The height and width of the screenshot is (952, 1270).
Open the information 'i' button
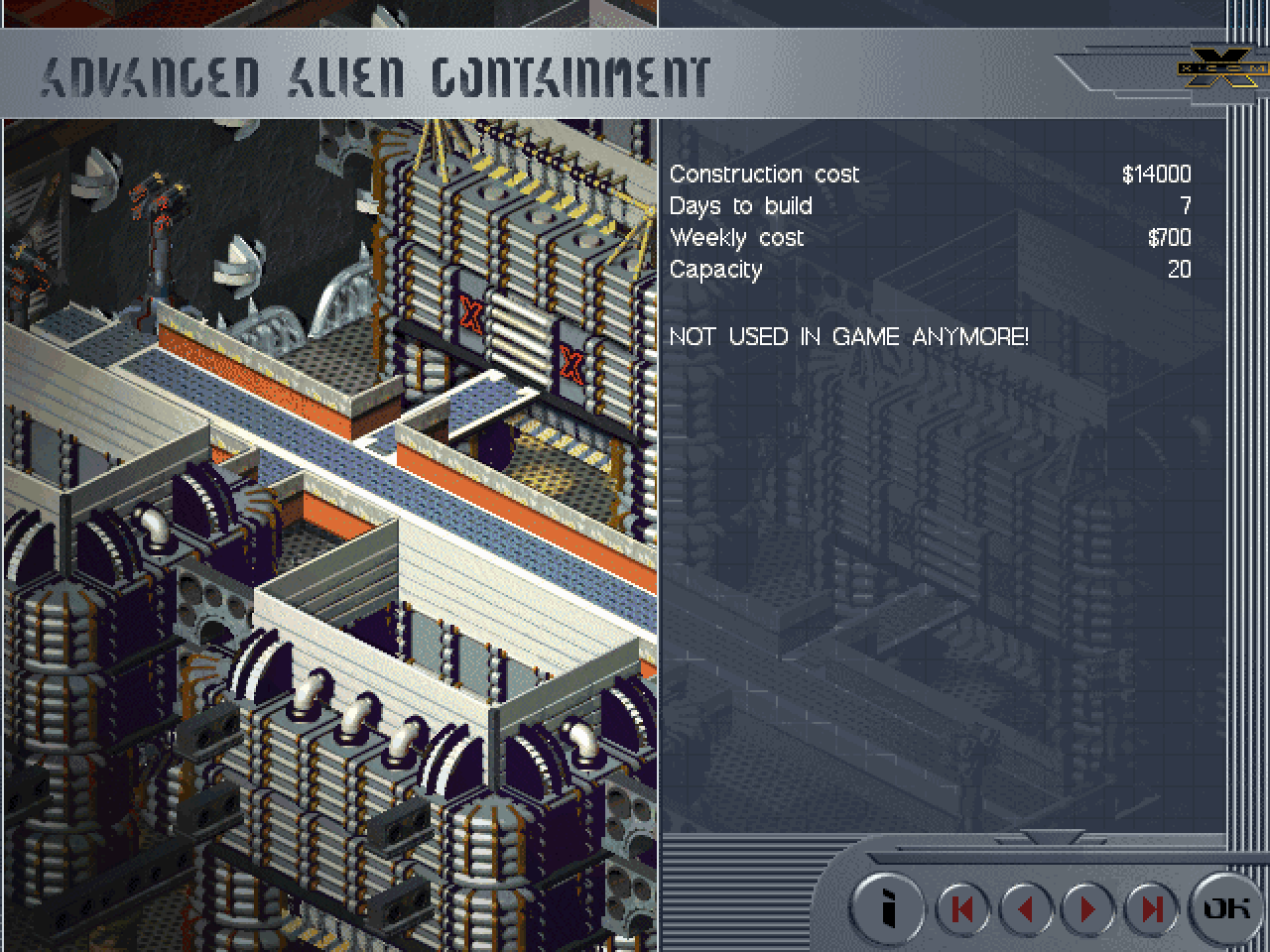(x=888, y=908)
